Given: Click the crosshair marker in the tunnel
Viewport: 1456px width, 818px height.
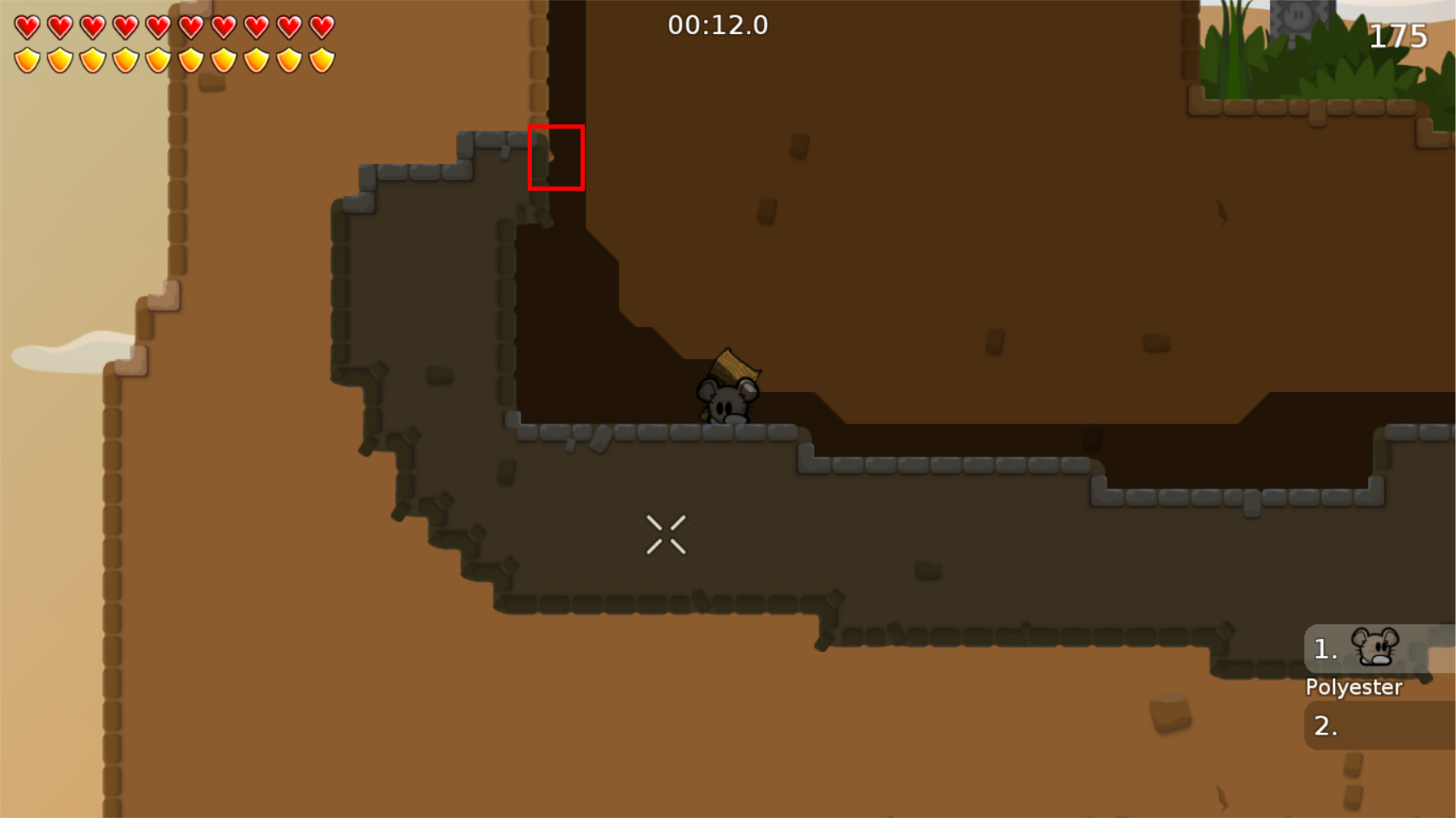Looking at the screenshot, I should (x=667, y=533).
